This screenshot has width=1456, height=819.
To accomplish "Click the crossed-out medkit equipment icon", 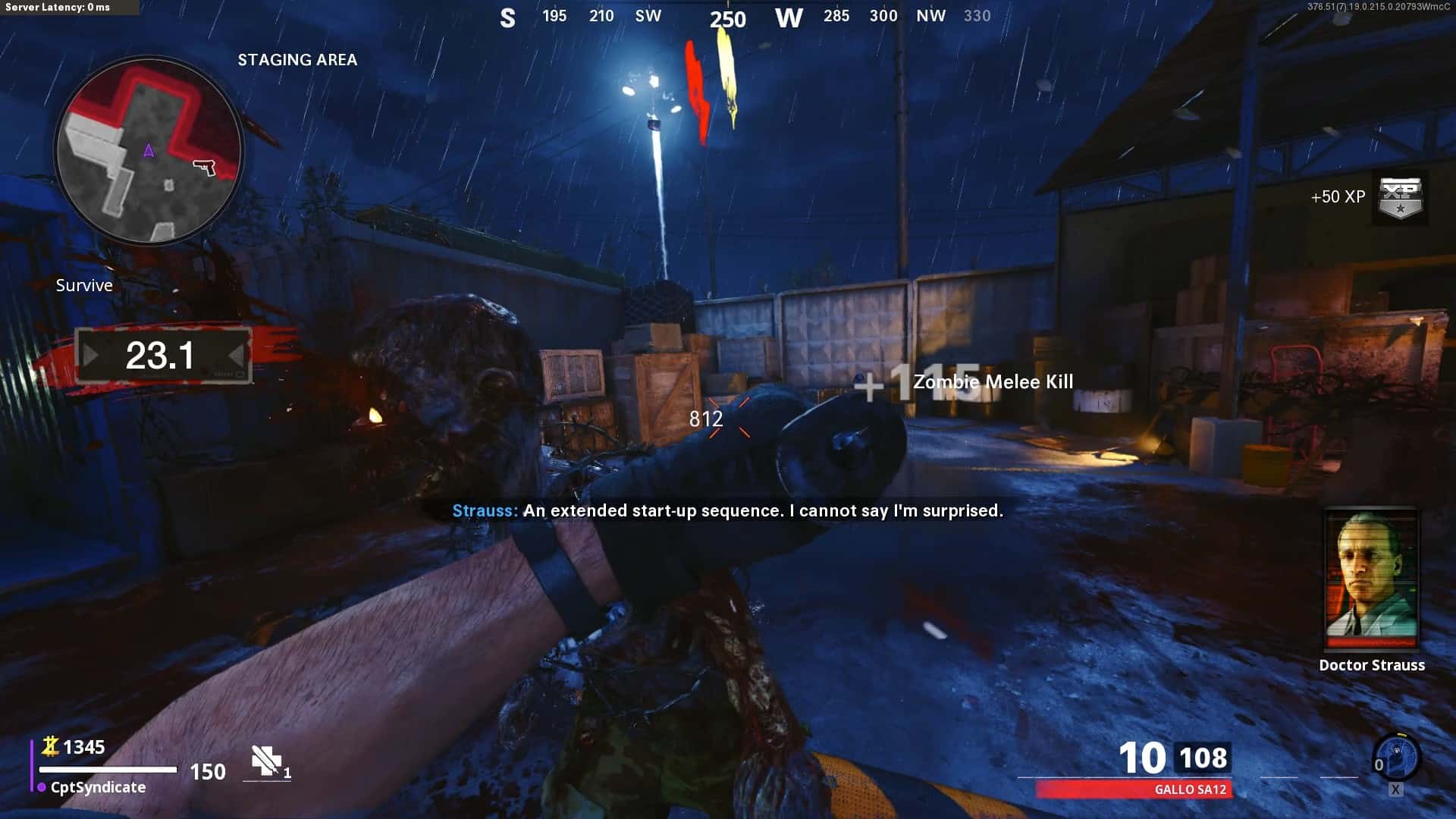I will pos(266,761).
